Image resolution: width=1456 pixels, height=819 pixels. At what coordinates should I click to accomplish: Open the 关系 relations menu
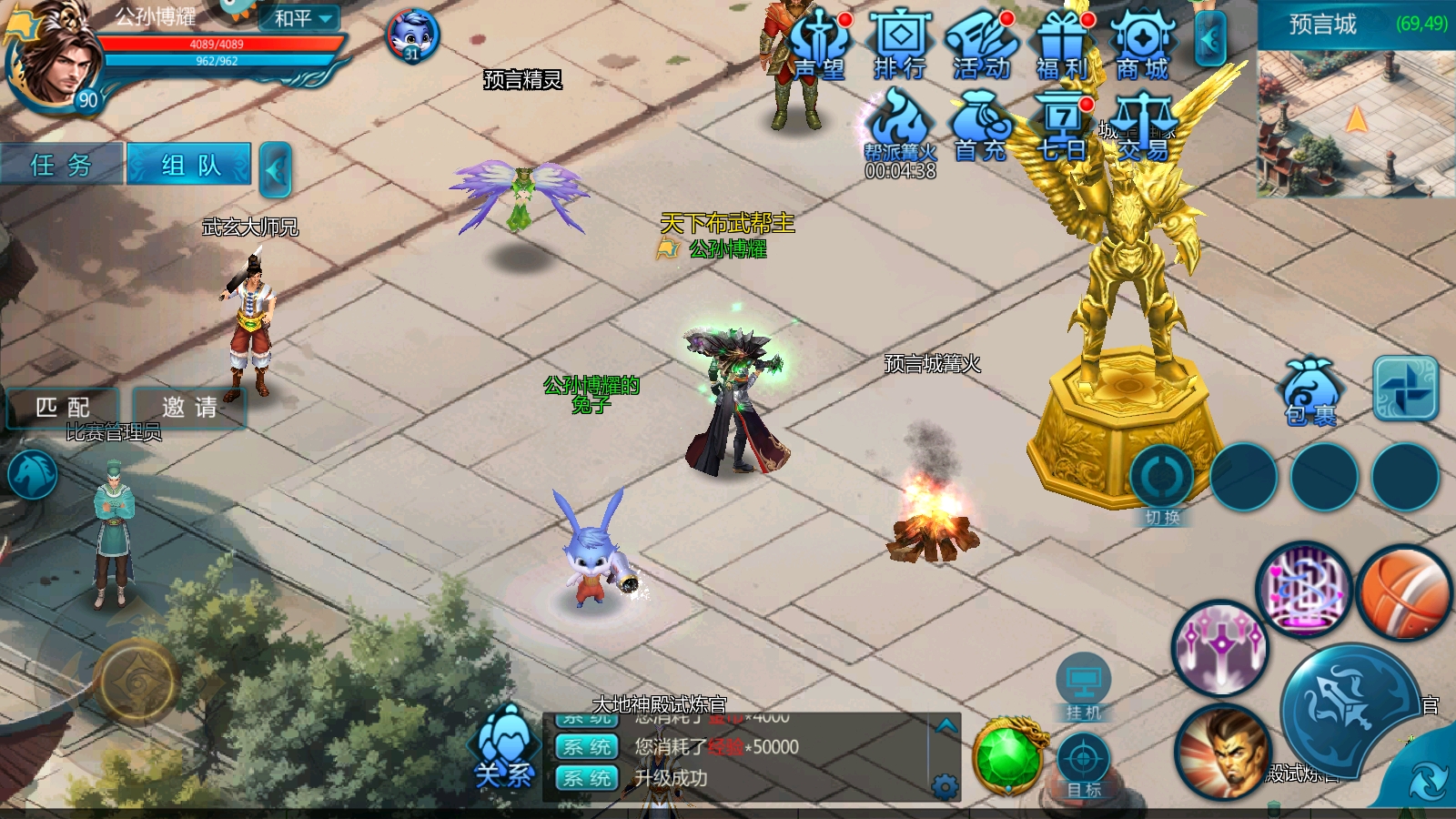click(503, 748)
